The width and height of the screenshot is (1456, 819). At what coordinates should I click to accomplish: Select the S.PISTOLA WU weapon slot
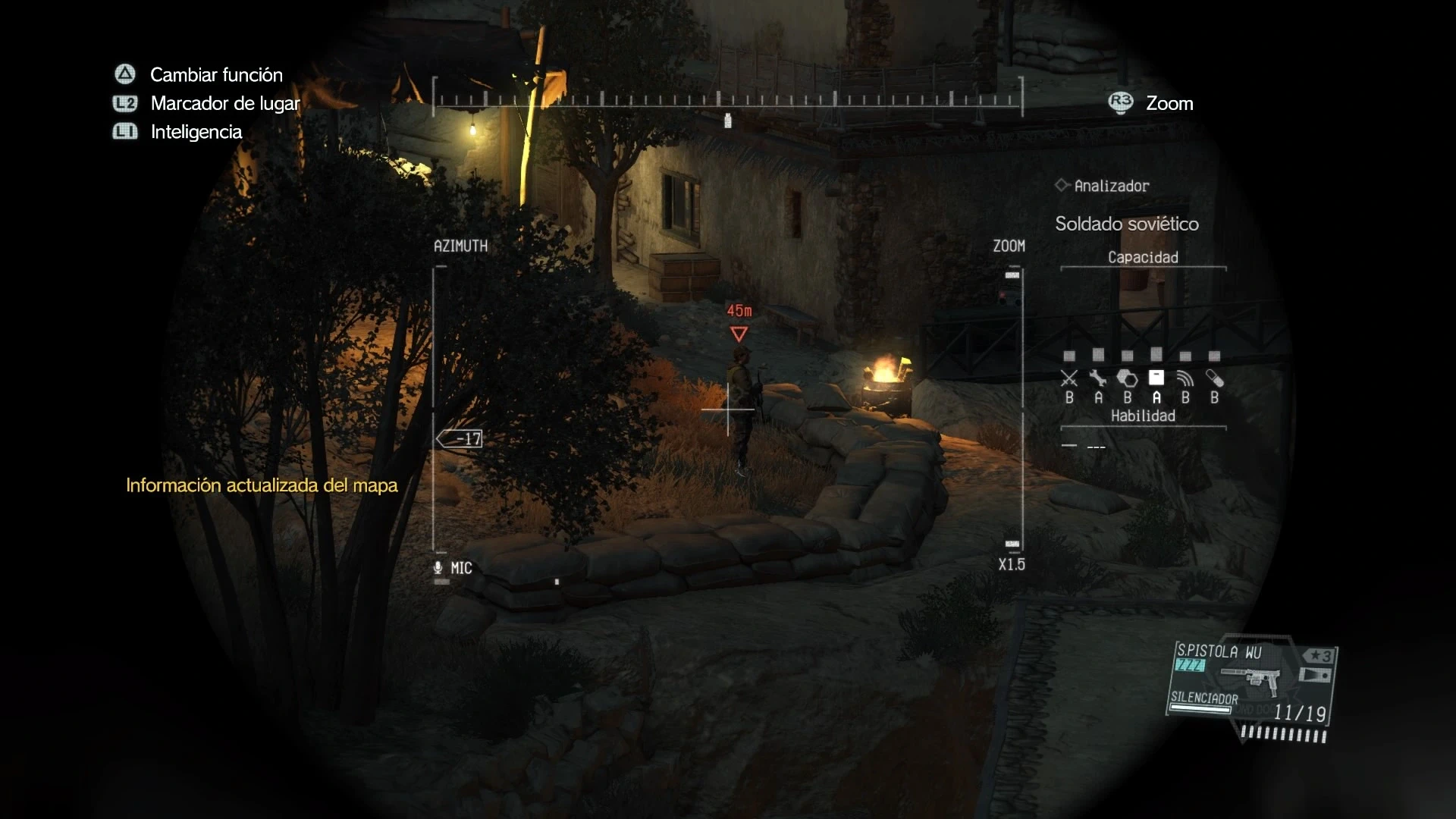click(1251, 681)
